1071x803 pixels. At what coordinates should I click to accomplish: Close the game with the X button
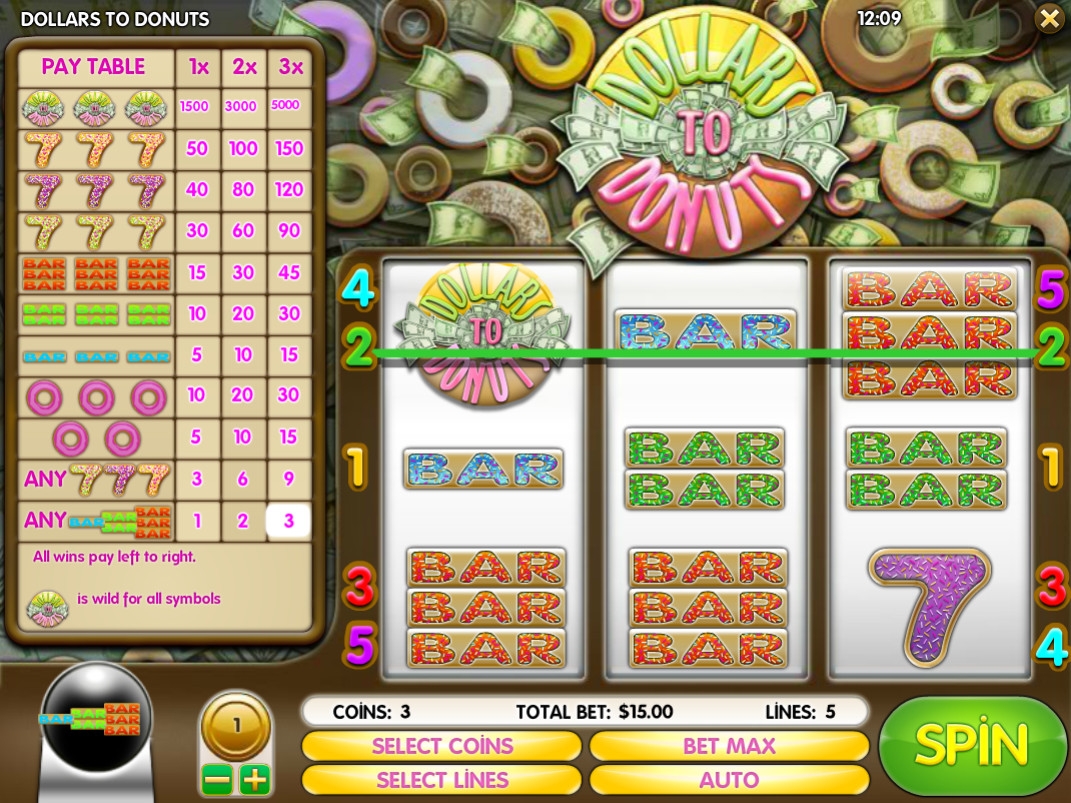point(1049,18)
